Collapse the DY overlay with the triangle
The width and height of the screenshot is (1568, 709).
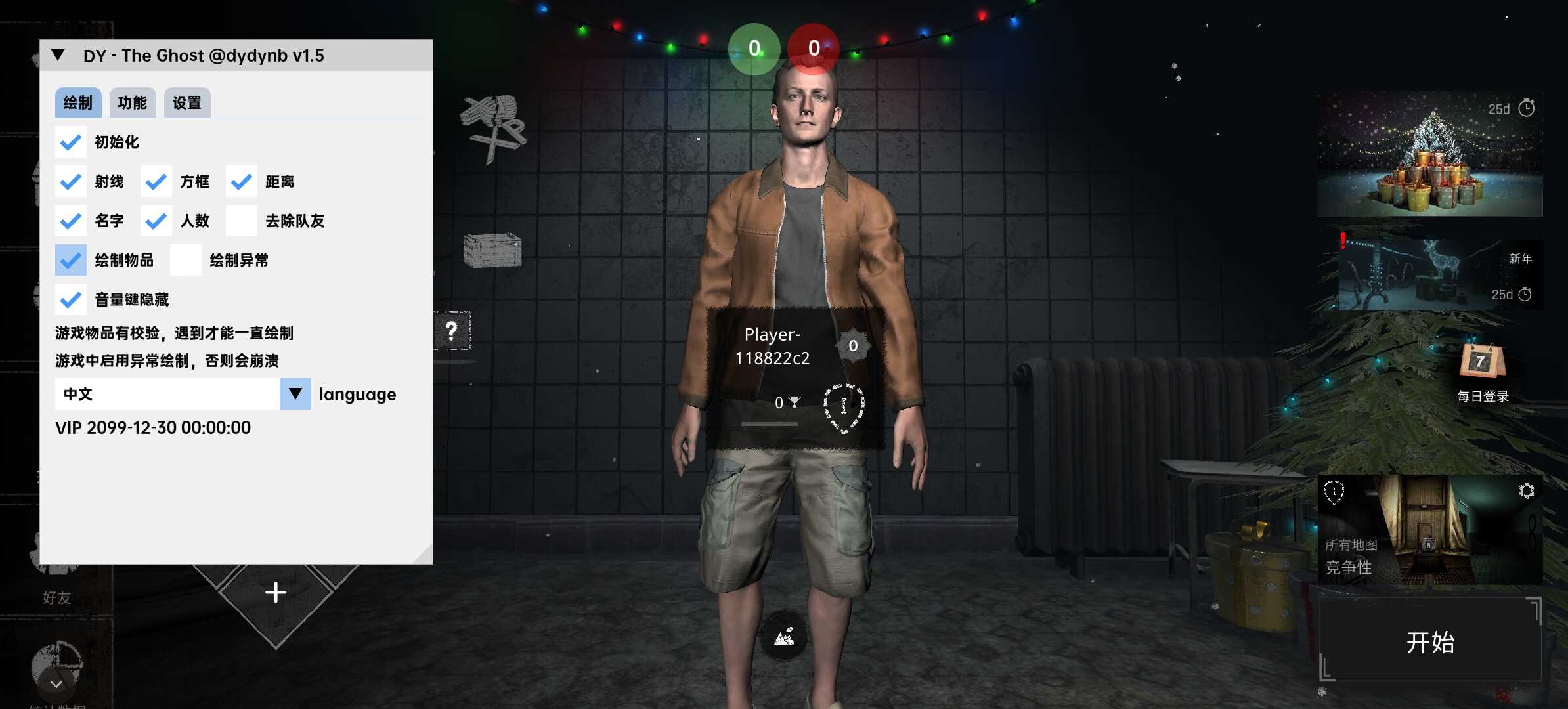(x=58, y=56)
